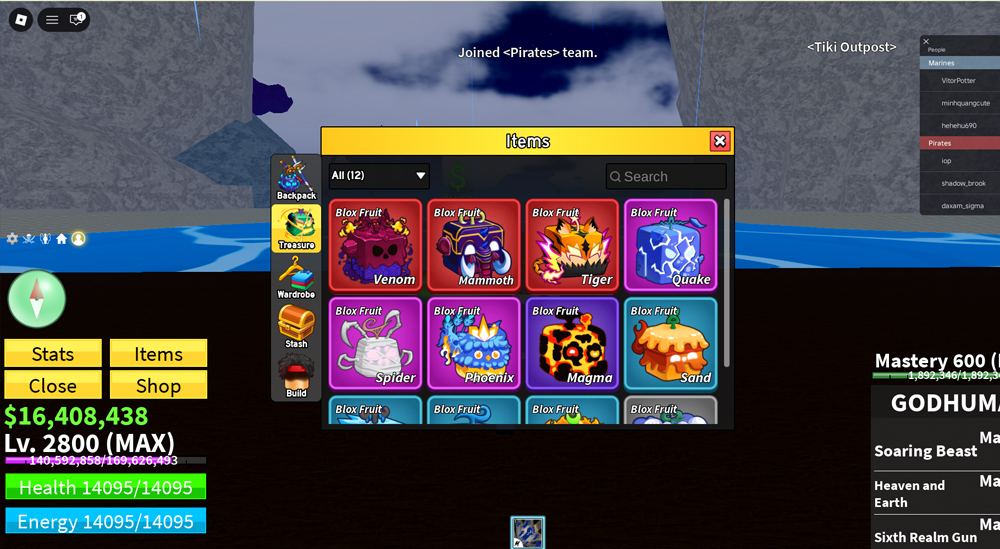Select the Treasure tab
The height and width of the screenshot is (549, 1000).
click(296, 228)
